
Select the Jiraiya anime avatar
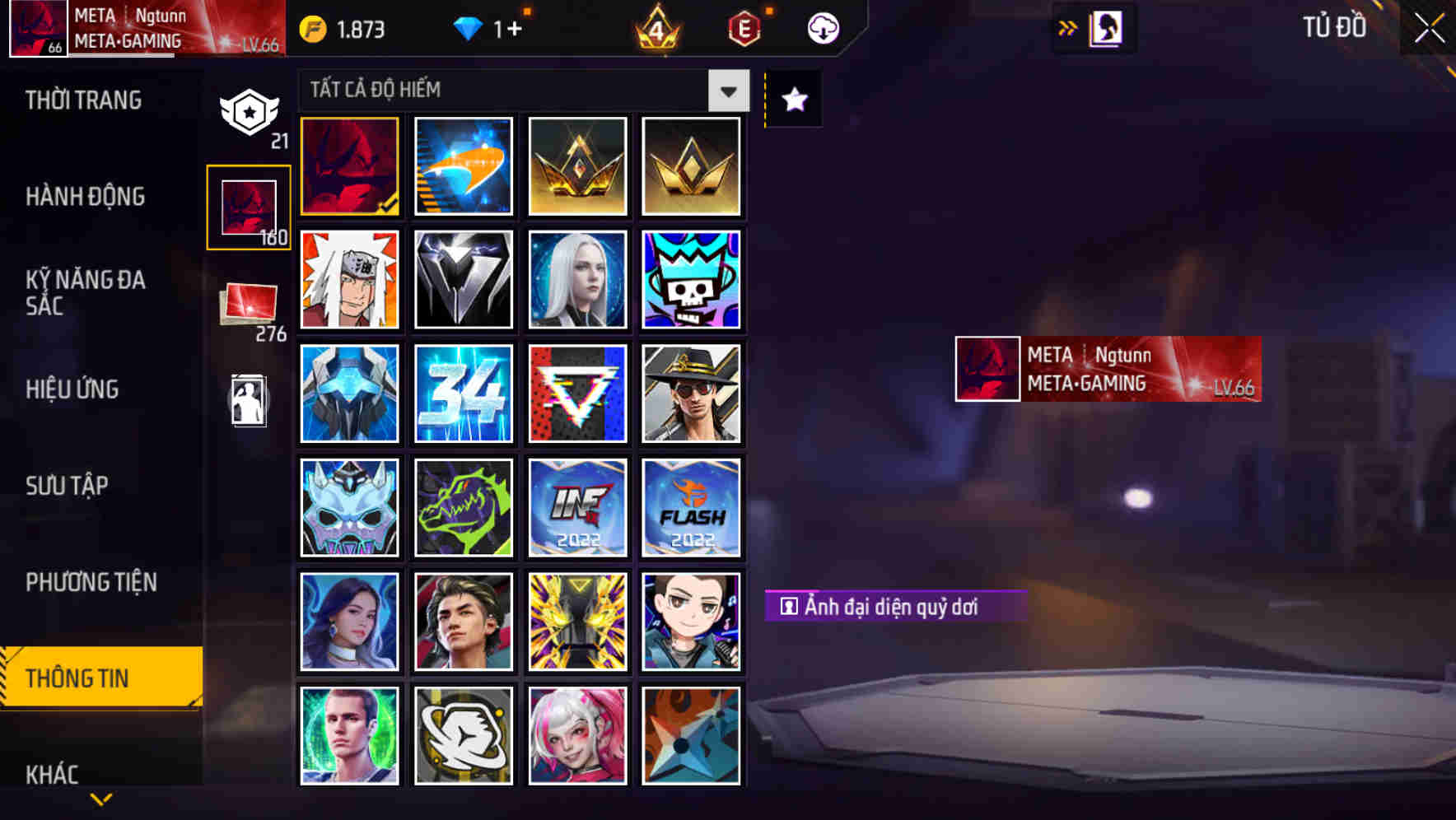[x=349, y=280]
